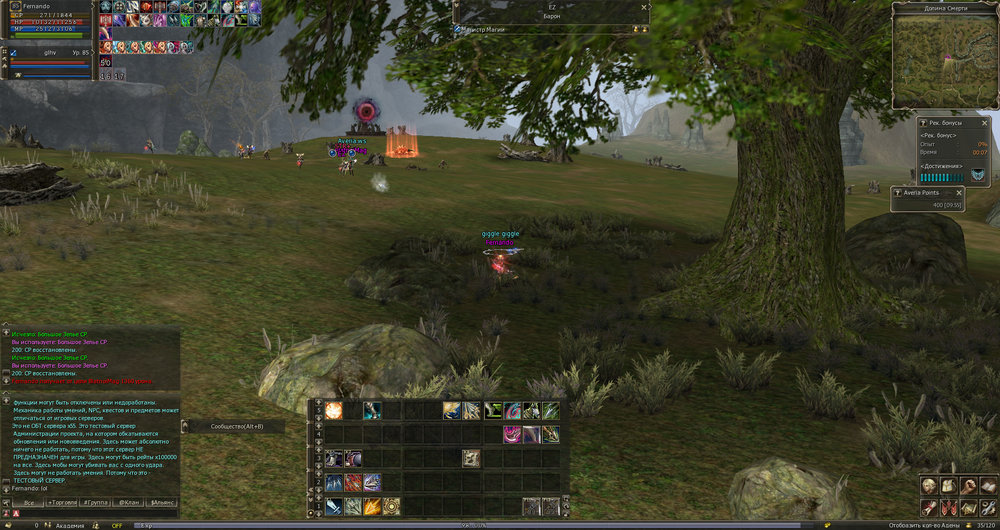Select party member gilhv's frame
1000x530 pixels.
tap(50, 52)
